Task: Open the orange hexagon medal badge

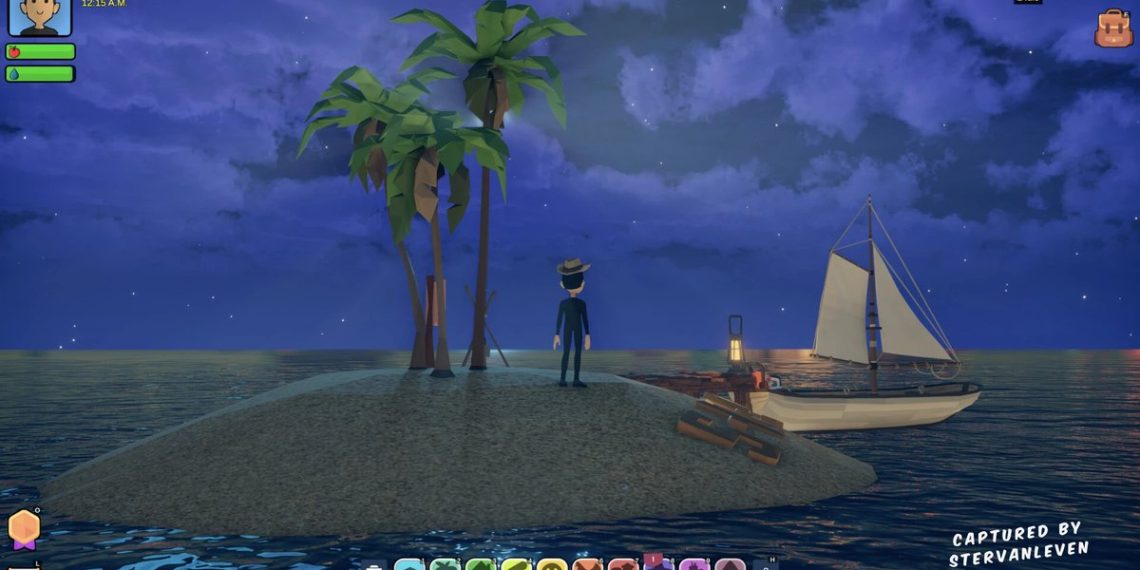Action: coord(24,528)
